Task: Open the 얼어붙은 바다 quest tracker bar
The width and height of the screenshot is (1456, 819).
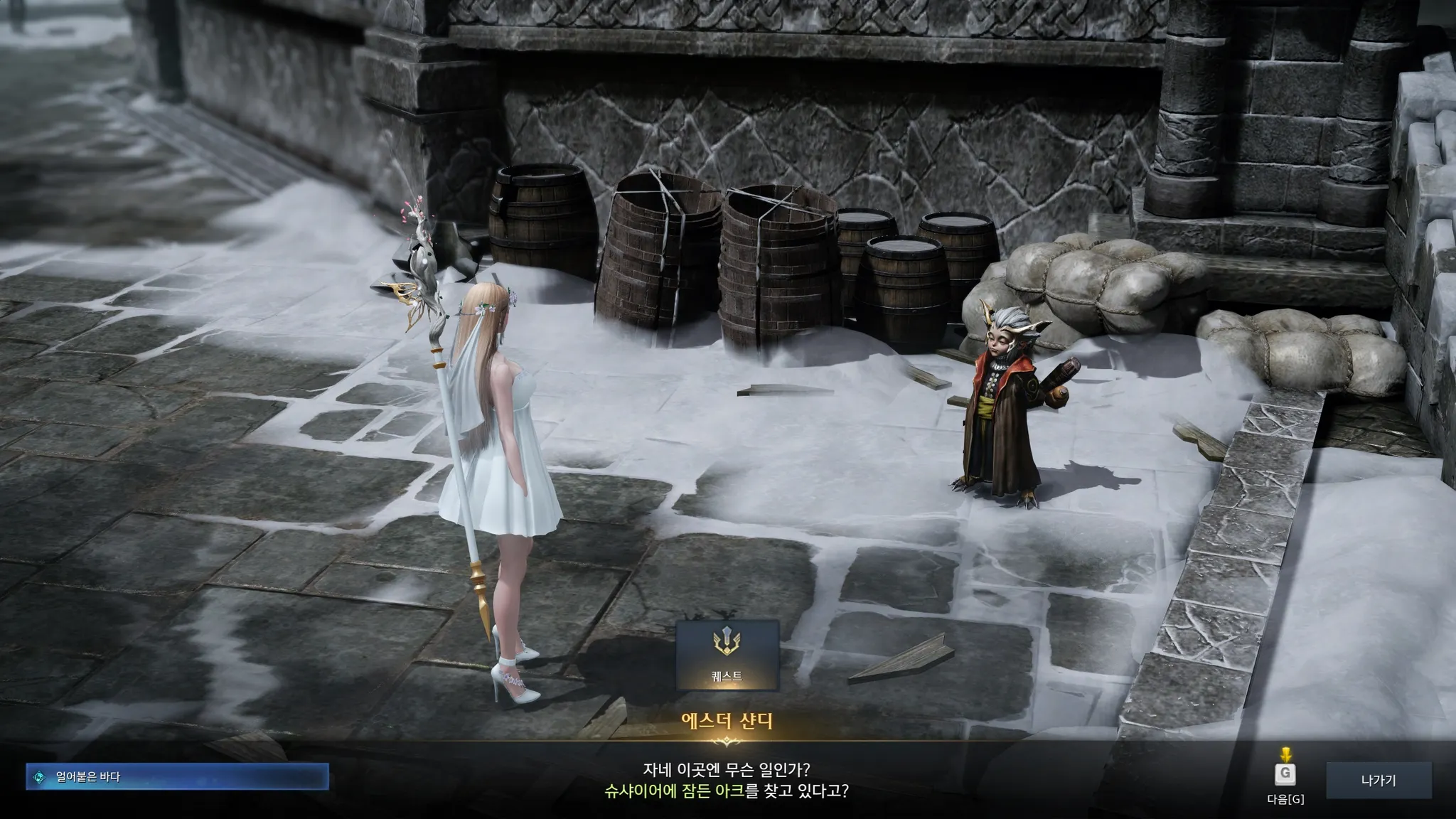Action: tap(178, 777)
